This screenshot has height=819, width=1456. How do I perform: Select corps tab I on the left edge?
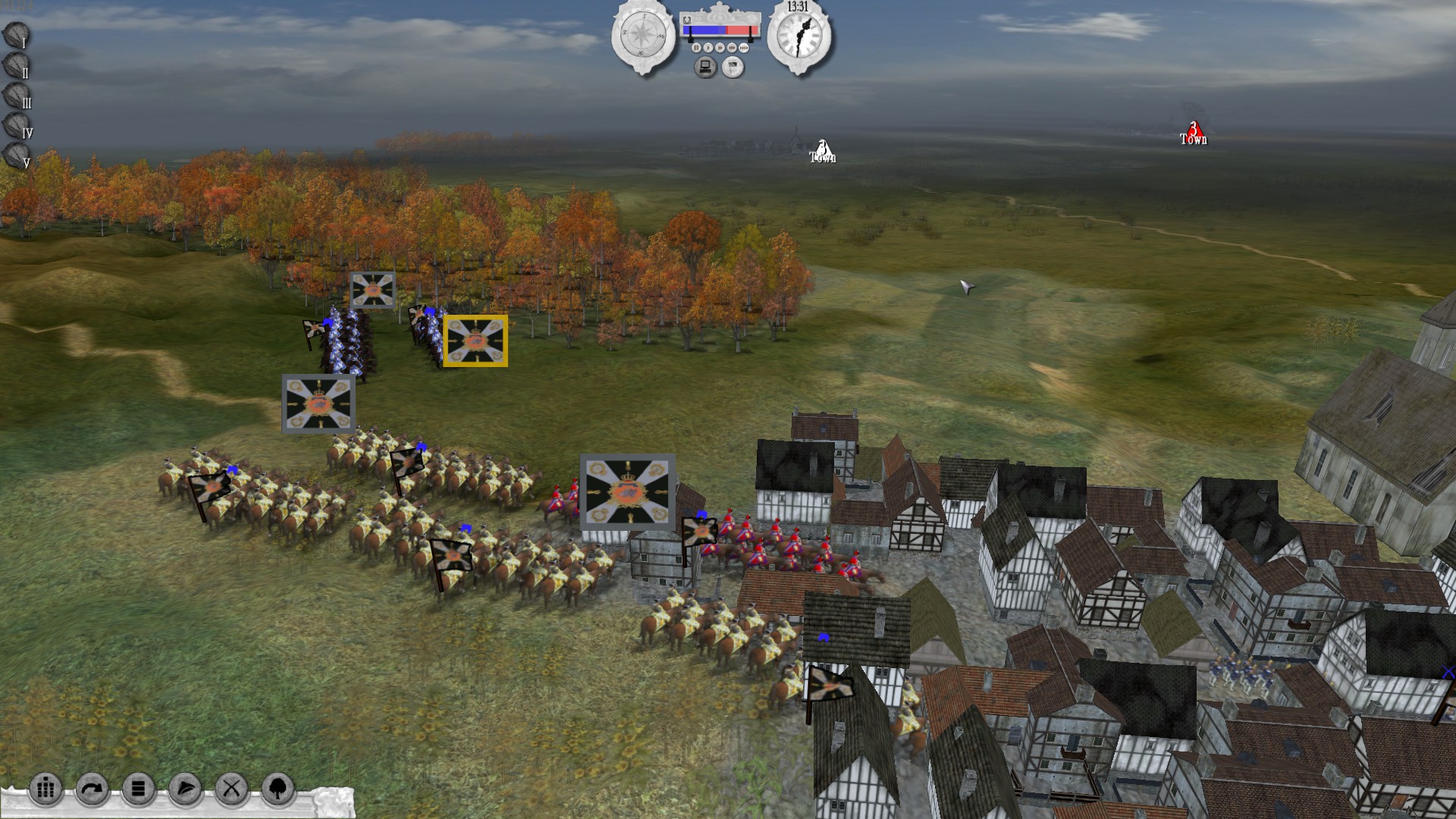[x=14, y=36]
